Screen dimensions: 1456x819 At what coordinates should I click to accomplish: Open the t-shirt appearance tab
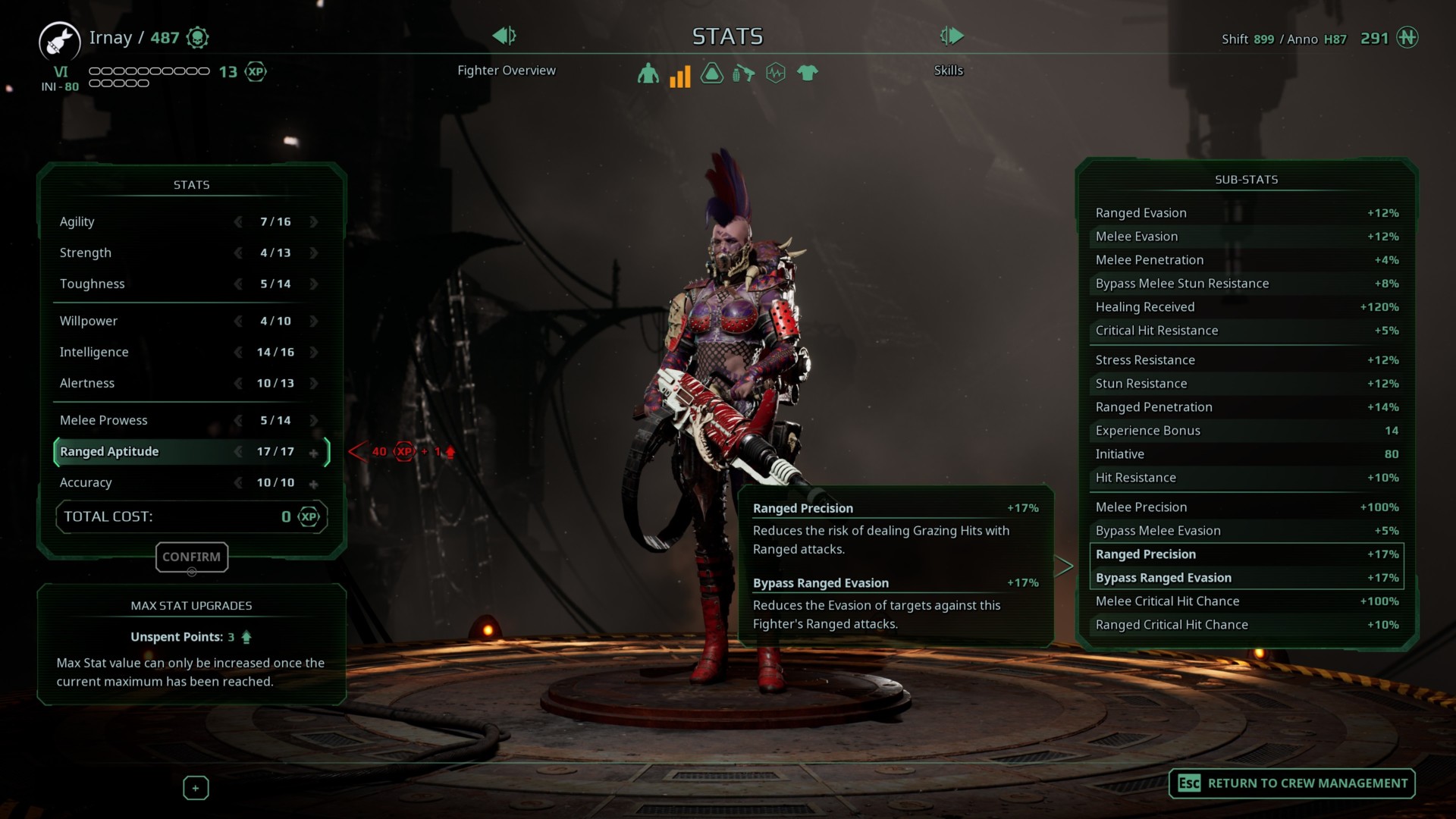pyautogui.click(x=807, y=74)
